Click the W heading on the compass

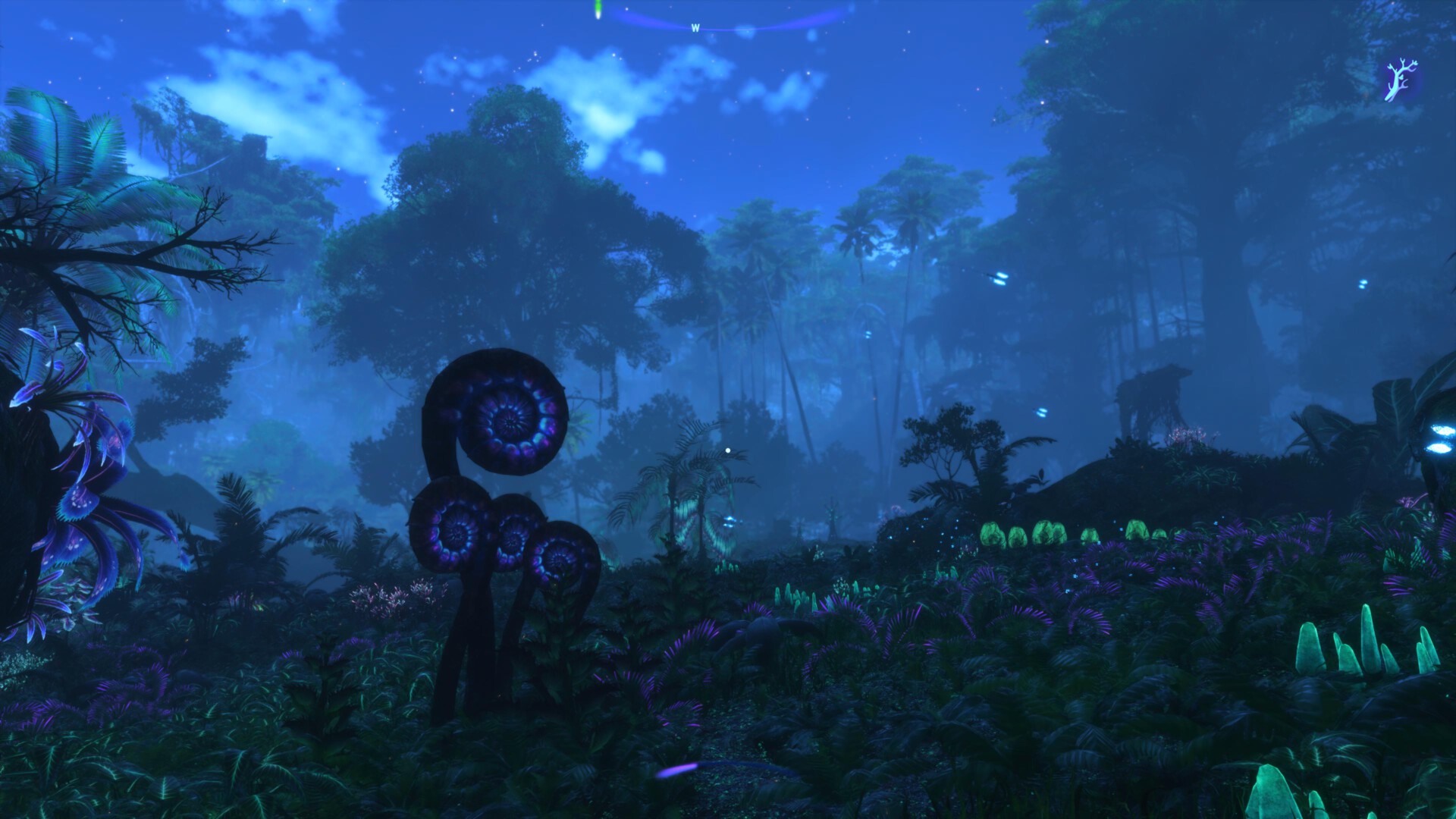tap(695, 28)
